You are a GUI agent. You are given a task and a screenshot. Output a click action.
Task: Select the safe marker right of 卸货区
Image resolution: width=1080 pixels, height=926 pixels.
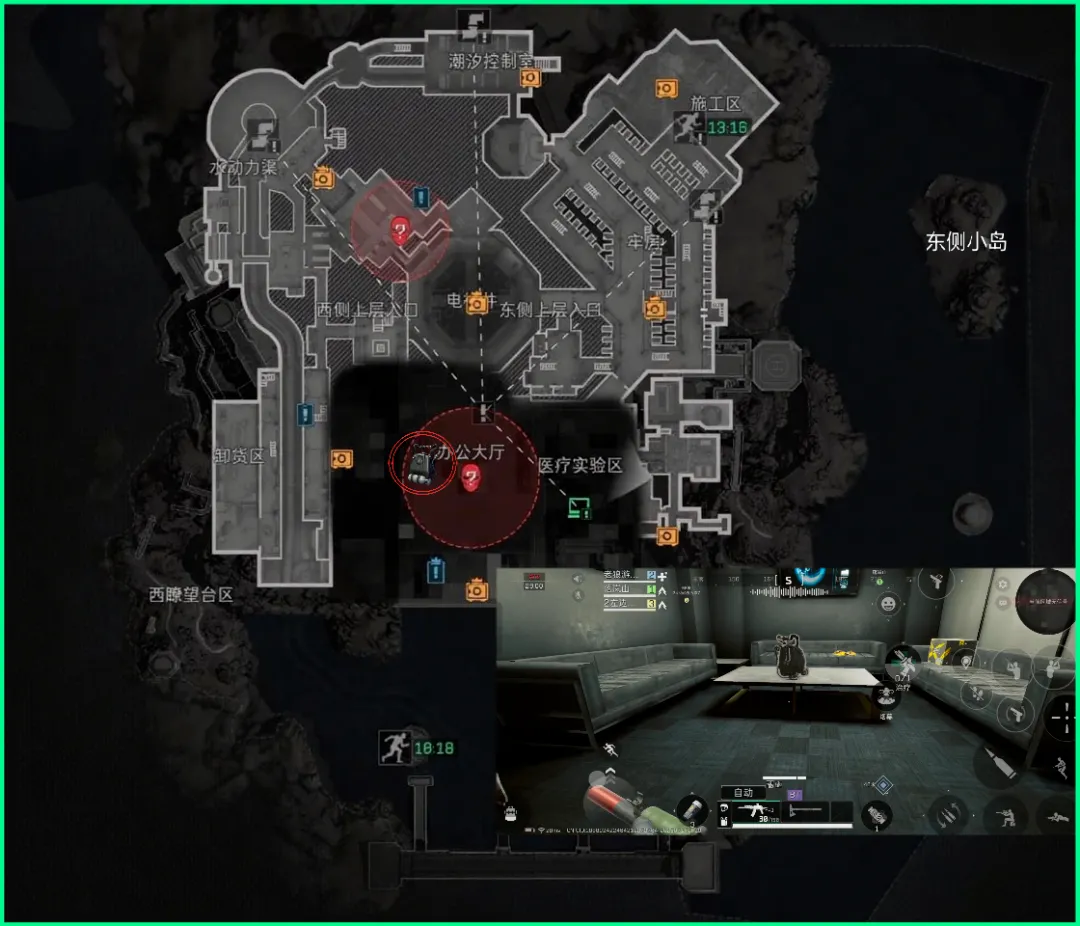[x=341, y=458]
